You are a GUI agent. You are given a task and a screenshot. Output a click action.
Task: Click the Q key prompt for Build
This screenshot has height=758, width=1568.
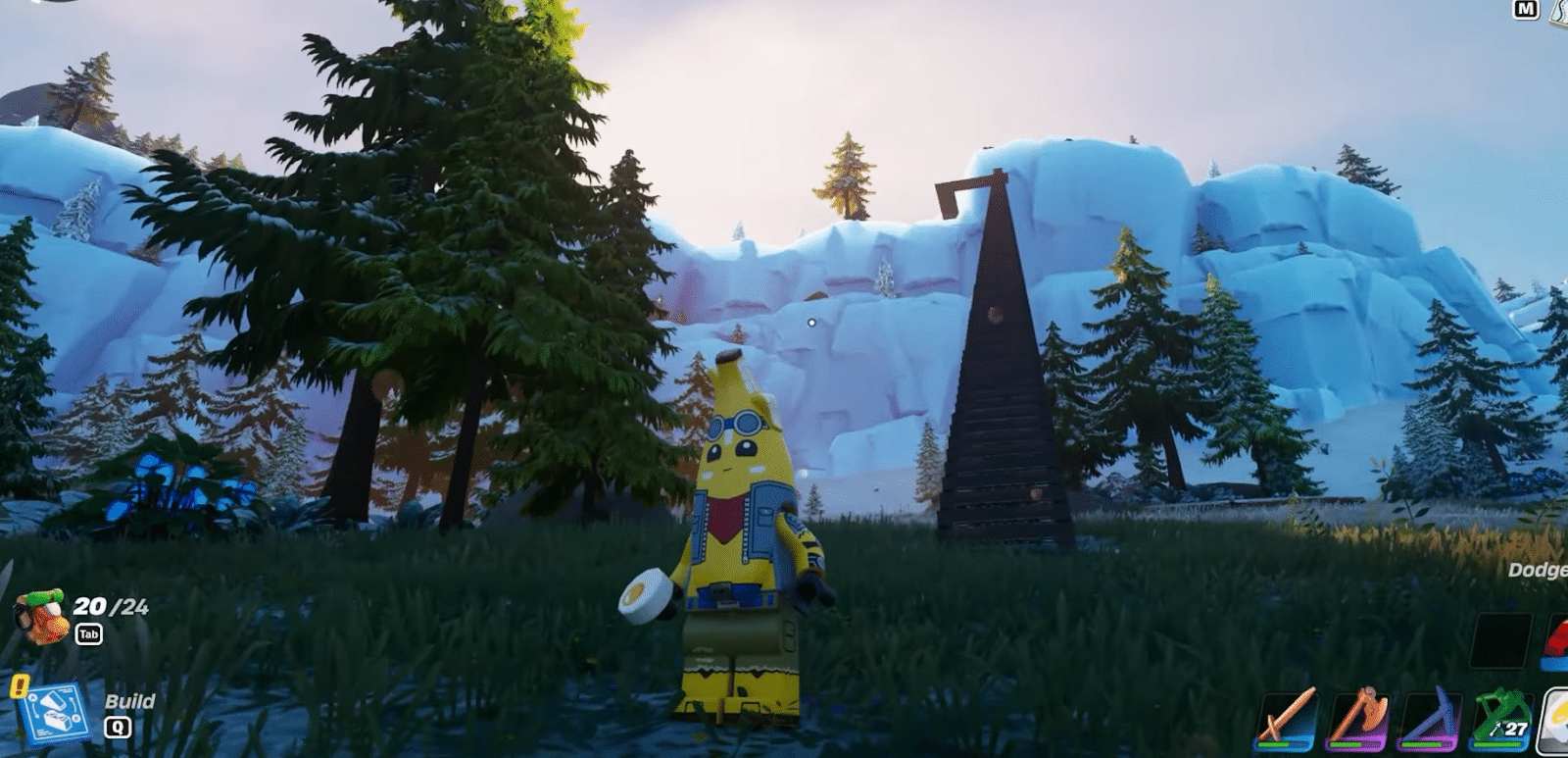coord(119,725)
